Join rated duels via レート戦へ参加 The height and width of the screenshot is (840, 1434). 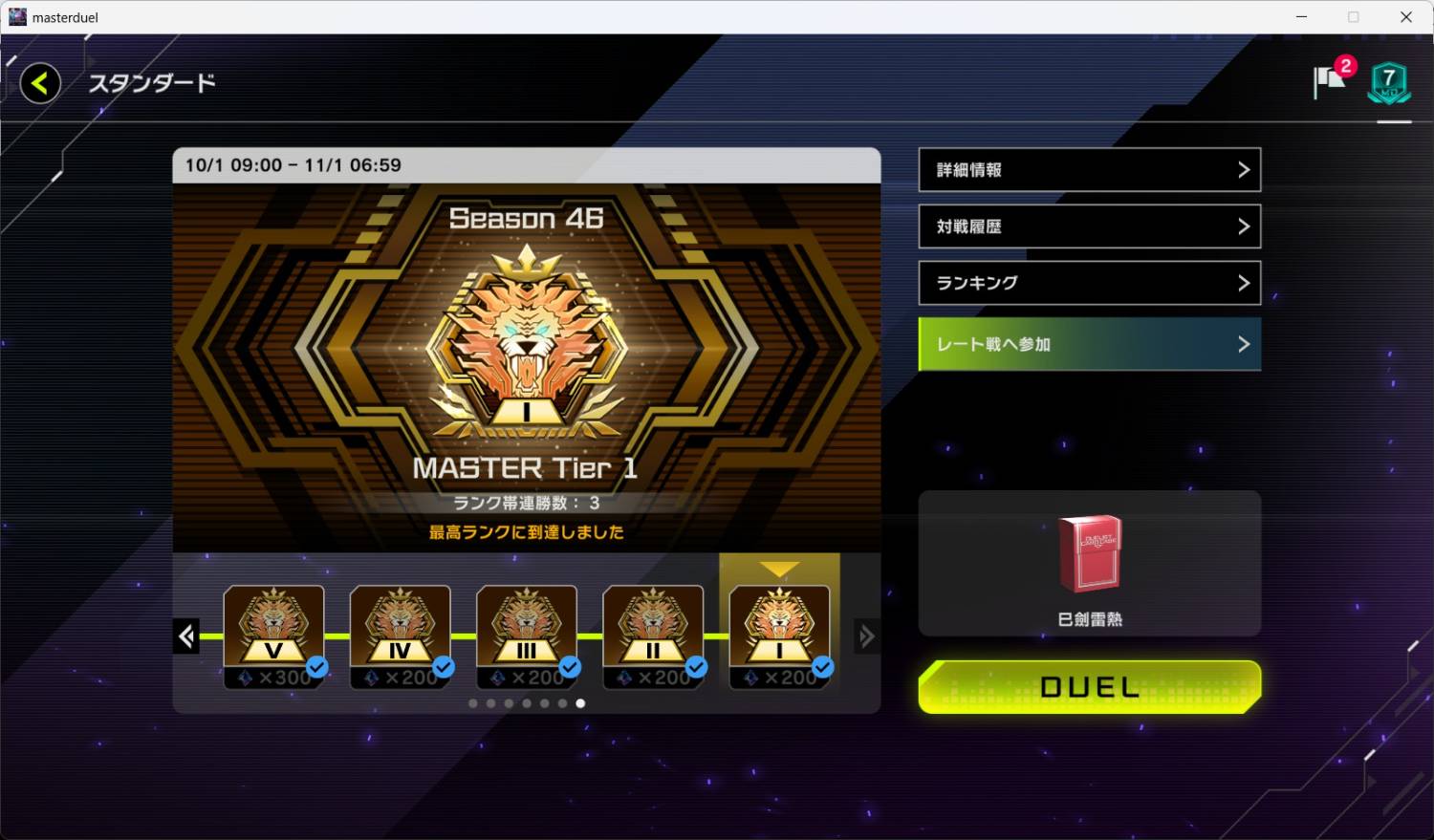(1089, 344)
